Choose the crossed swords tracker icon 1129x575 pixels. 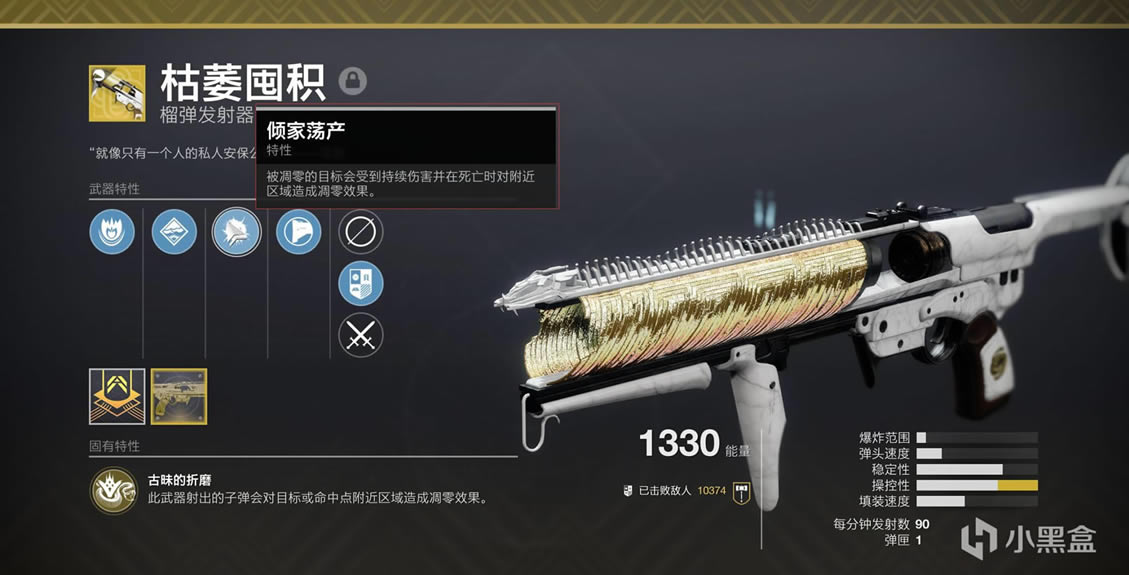pyautogui.click(x=360, y=335)
